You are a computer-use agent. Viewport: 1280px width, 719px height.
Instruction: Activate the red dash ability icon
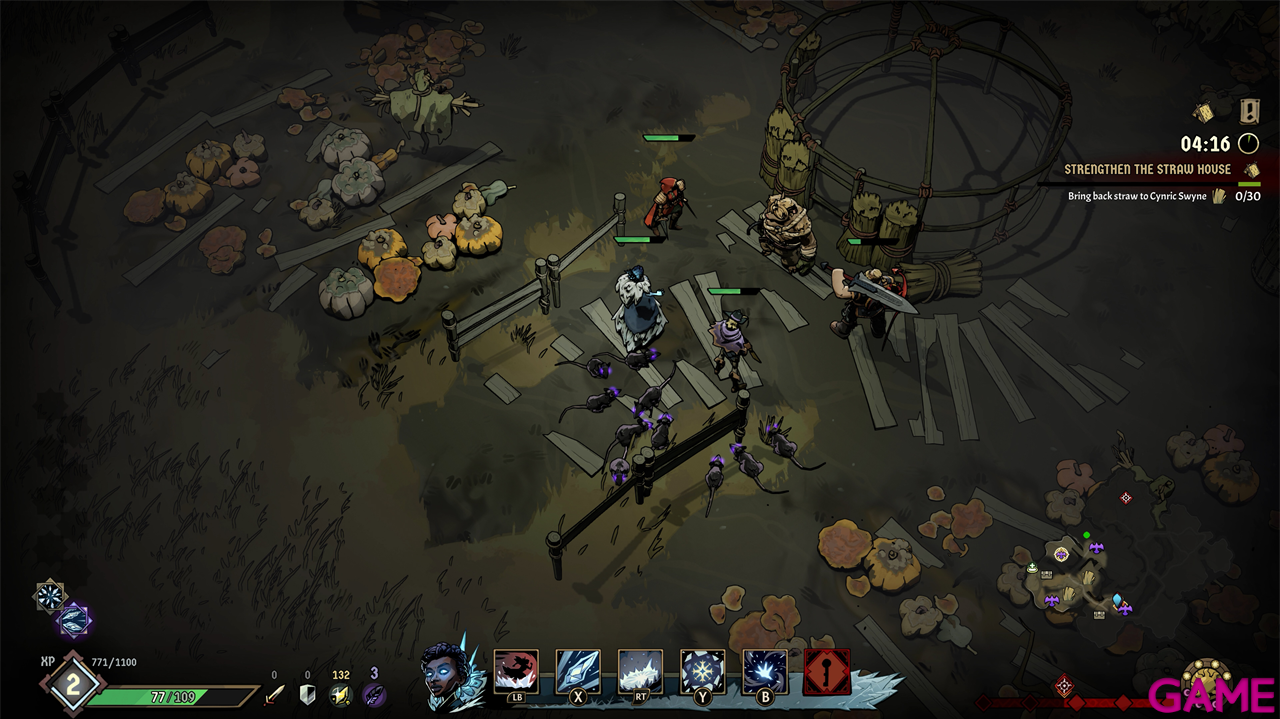pyautogui.click(x=516, y=671)
